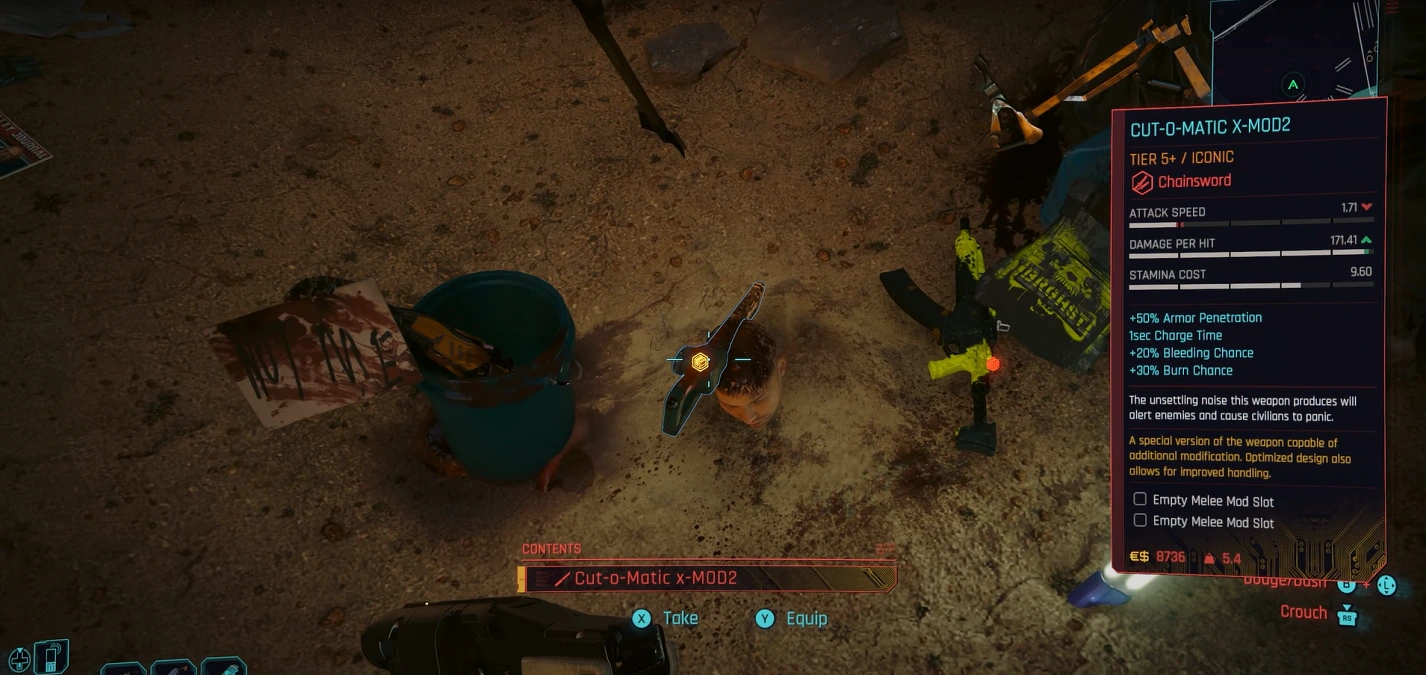The height and width of the screenshot is (675, 1426).
Task: Click the yellow loot marker on the chainsword
Action: (700, 362)
